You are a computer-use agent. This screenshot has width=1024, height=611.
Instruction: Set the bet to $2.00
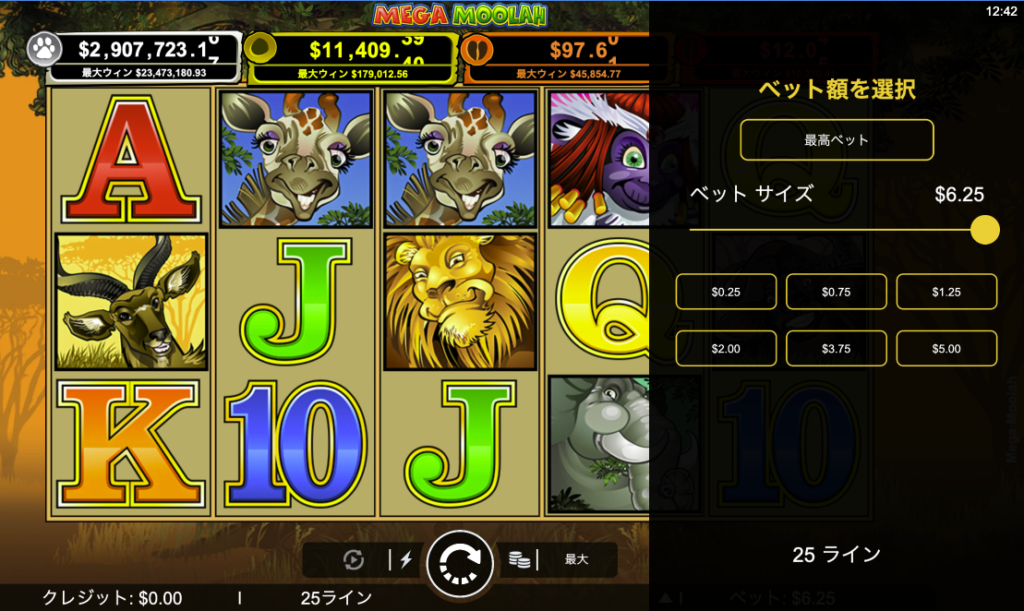(726, 348)
